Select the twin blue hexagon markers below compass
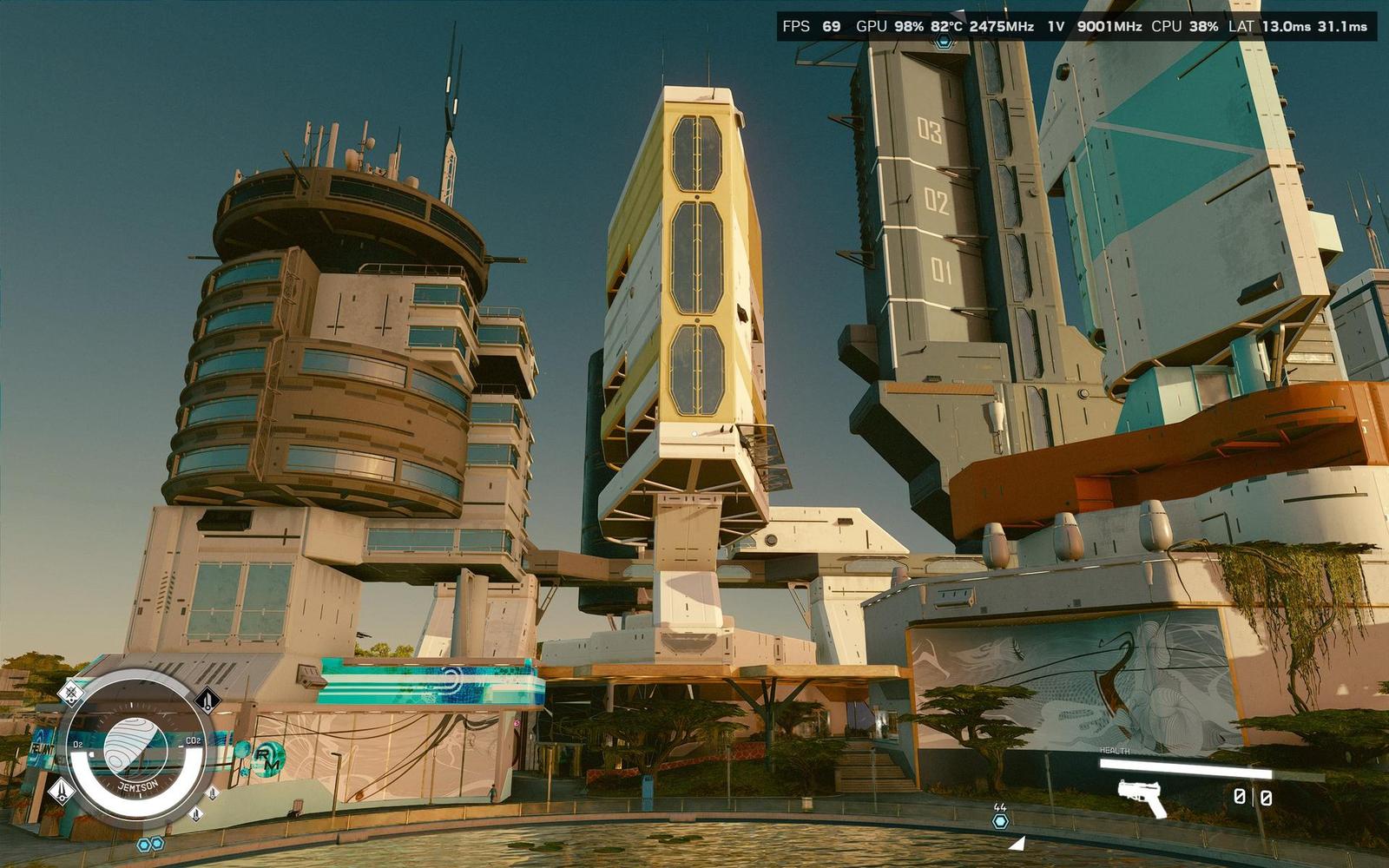This screenshot has width=1389, height=868. point(150,844)
